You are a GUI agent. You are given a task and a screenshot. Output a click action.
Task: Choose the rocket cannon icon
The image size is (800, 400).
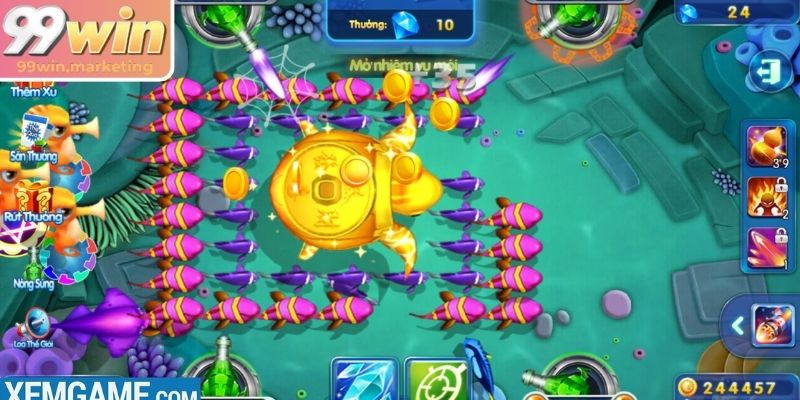pos(771,325)
